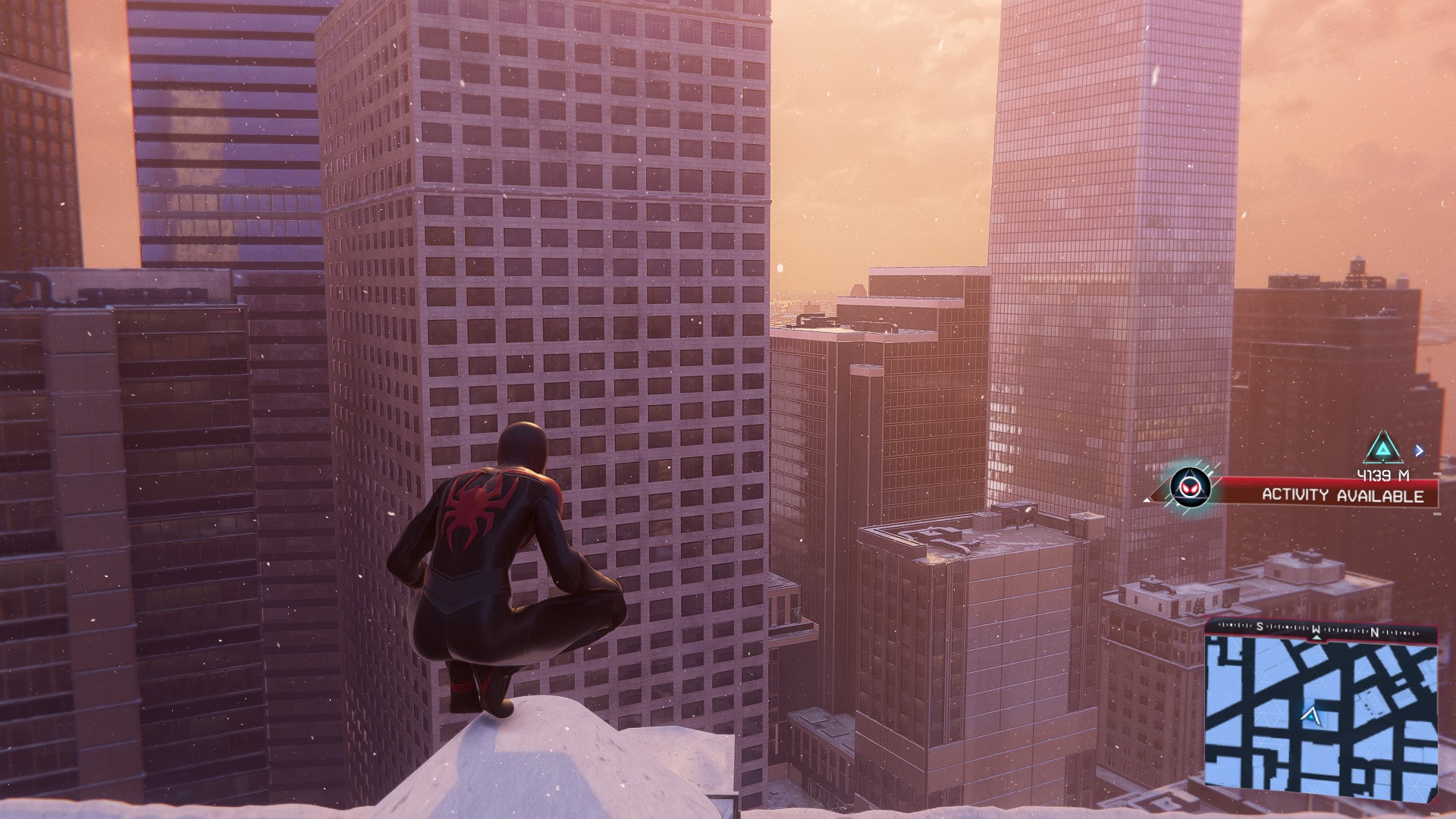
Task: Select the spider mask activity icon
Action: click(x=1186, y=486)
